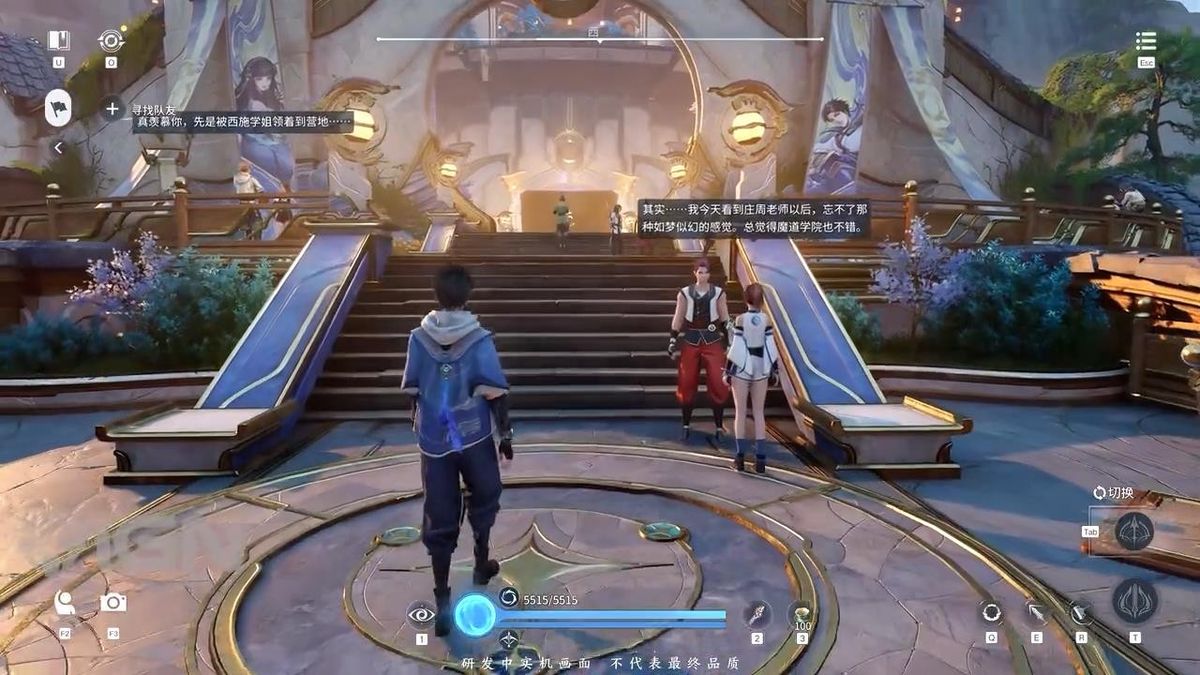Use the consumable item with count 100
The height and width of the screenshot is (675, 1200).
801,612
